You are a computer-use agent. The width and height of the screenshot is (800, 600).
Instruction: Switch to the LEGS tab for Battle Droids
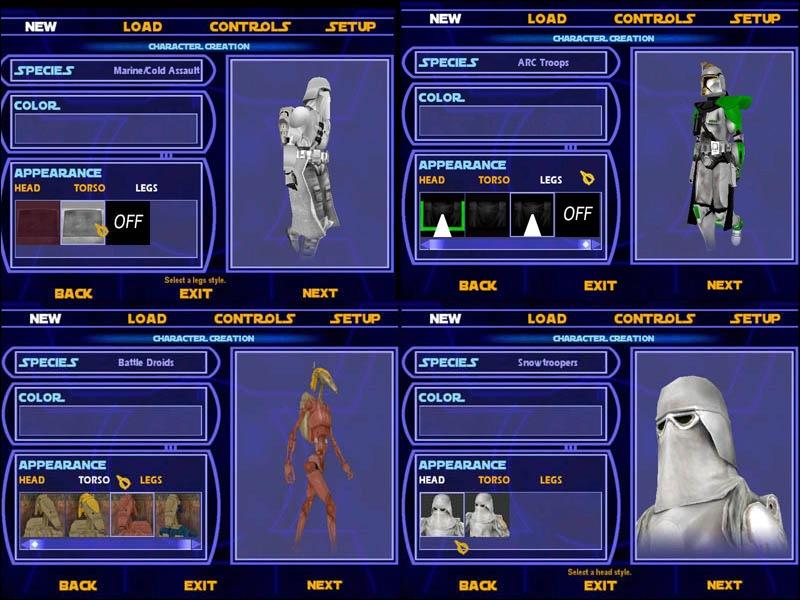pyautogui.click(x=151, y=480)
